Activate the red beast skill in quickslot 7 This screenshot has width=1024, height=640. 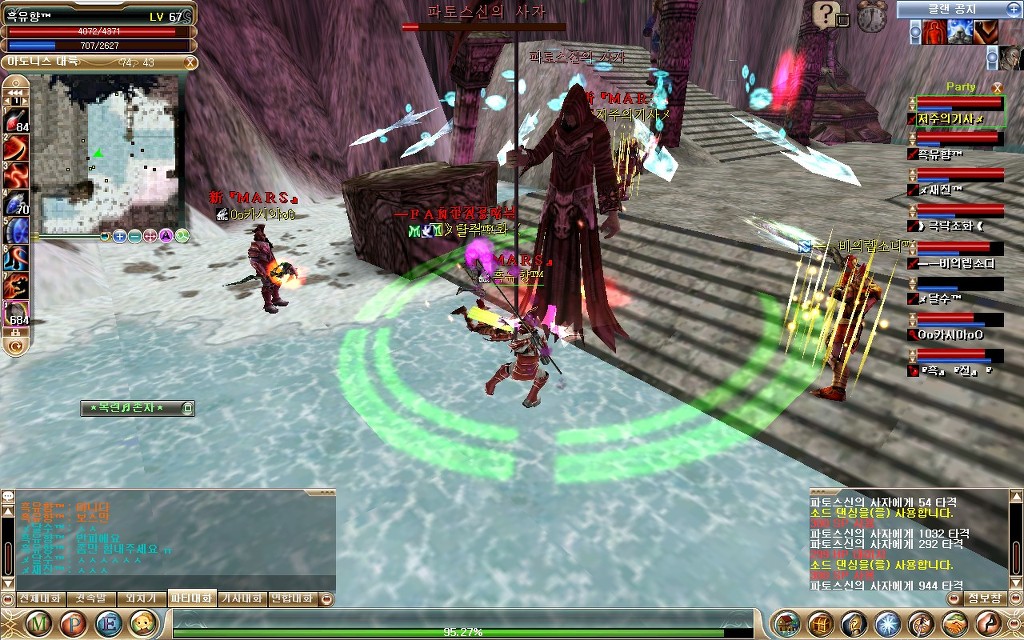(x=17, y=288)
